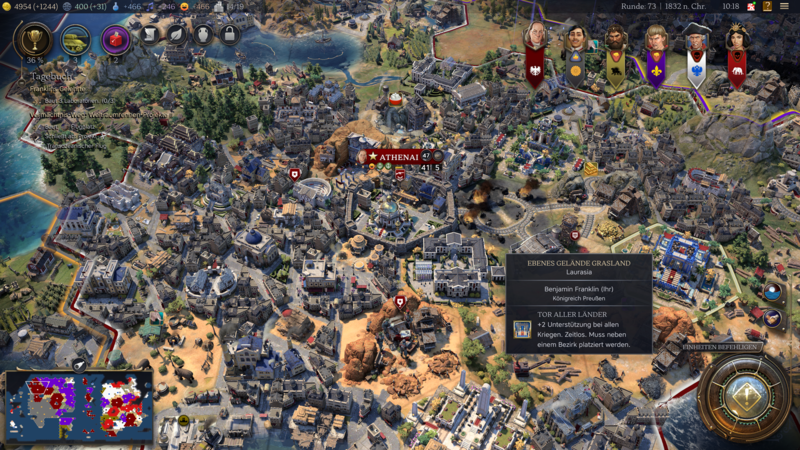Select the leader with red elephant banner
The height and width of the screenshot is (450, 800).
pos(737,40)
